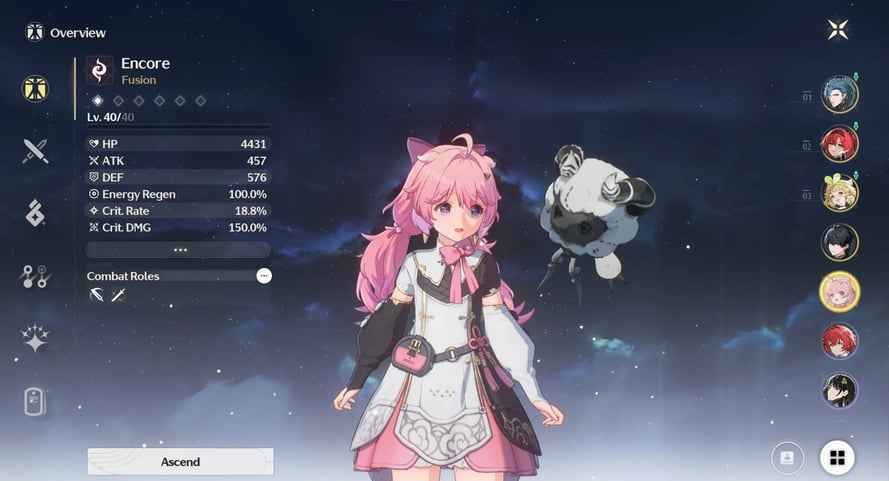Select the blonde character marked 03
The width and height of the screenshot is (889, 481).
pyautogui.click(x=839, y=193)
